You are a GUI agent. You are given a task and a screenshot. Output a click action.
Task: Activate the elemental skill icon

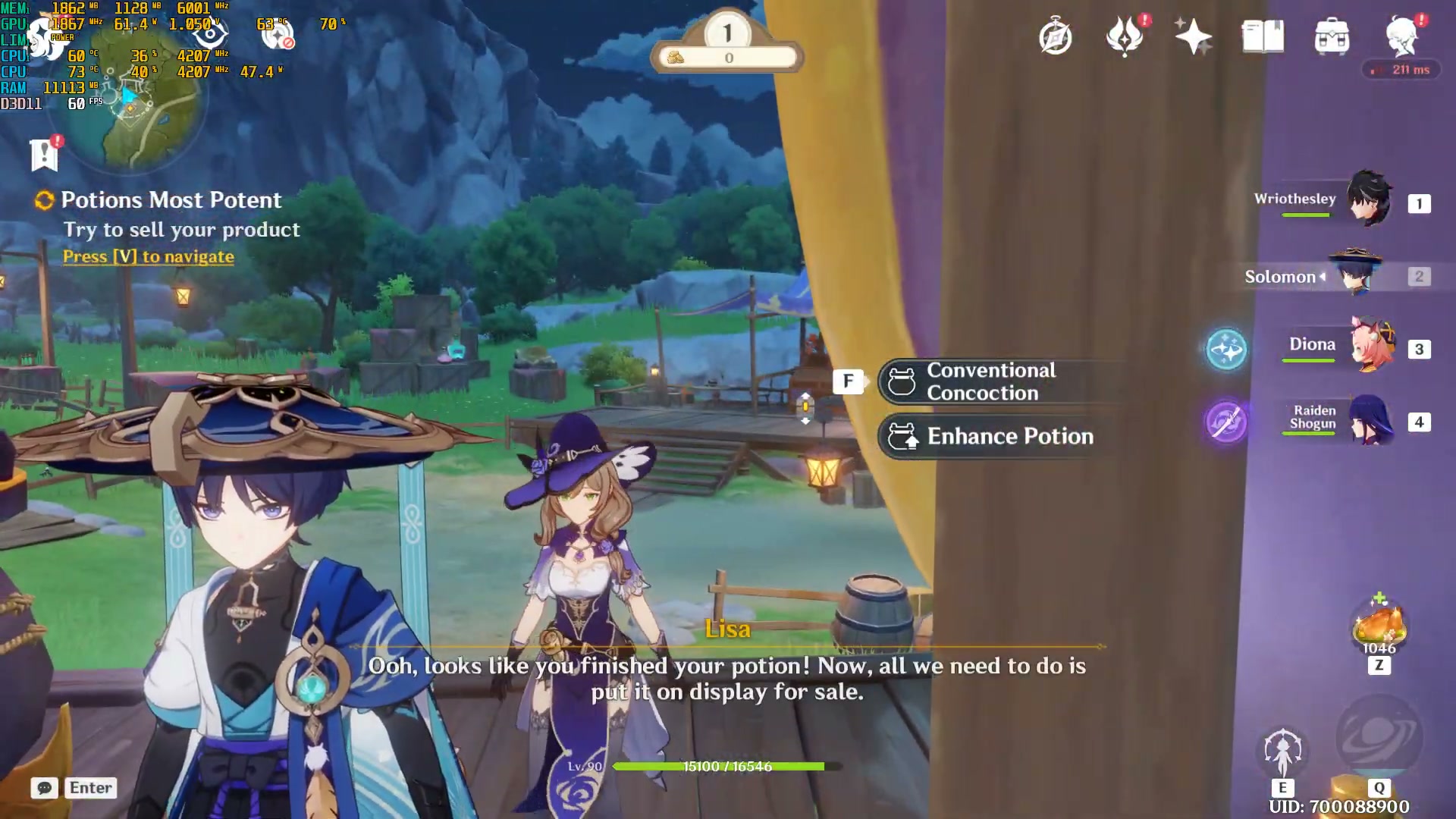[x=1282, y=752]
